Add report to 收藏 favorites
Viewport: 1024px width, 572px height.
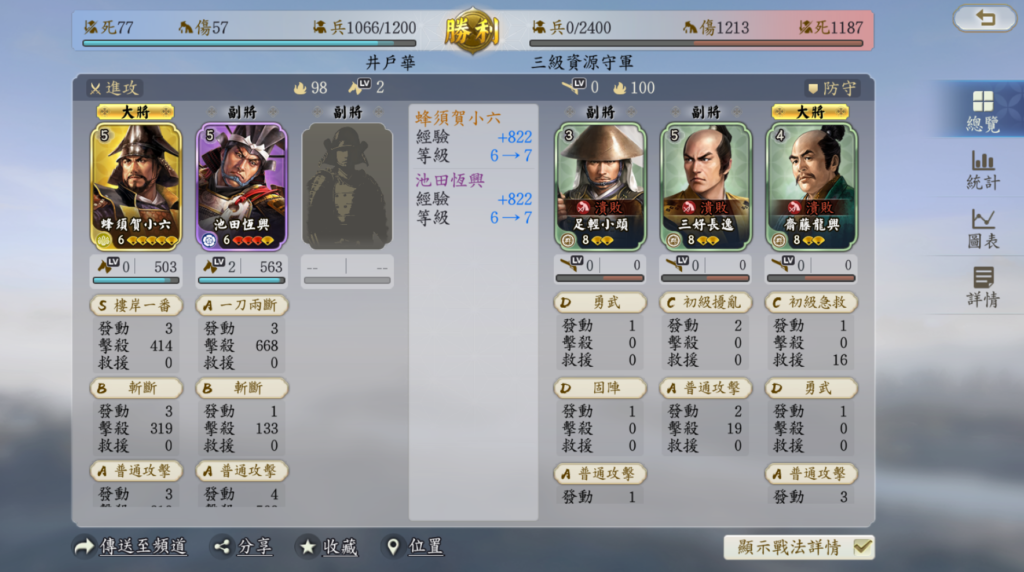tap(326, 547)
